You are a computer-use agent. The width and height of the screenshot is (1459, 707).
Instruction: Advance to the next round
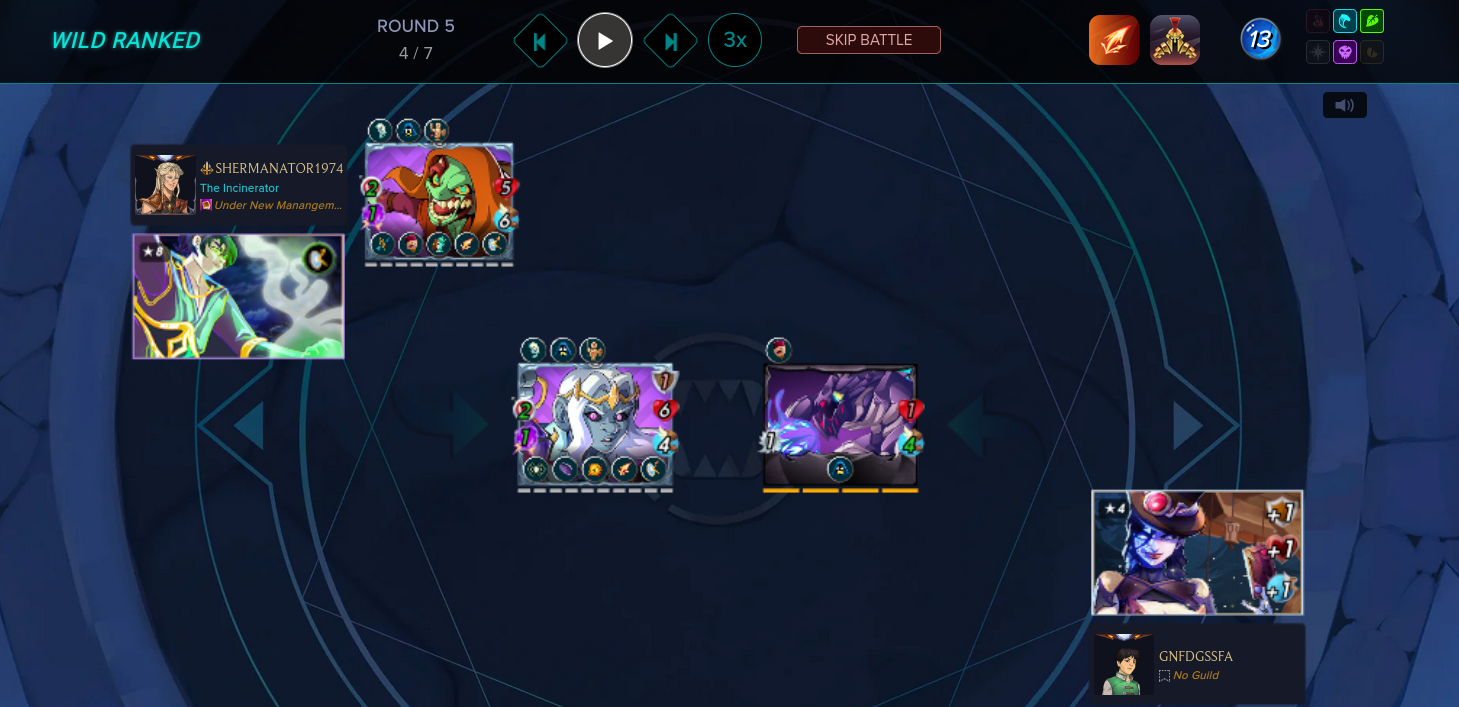coord(670,41)
